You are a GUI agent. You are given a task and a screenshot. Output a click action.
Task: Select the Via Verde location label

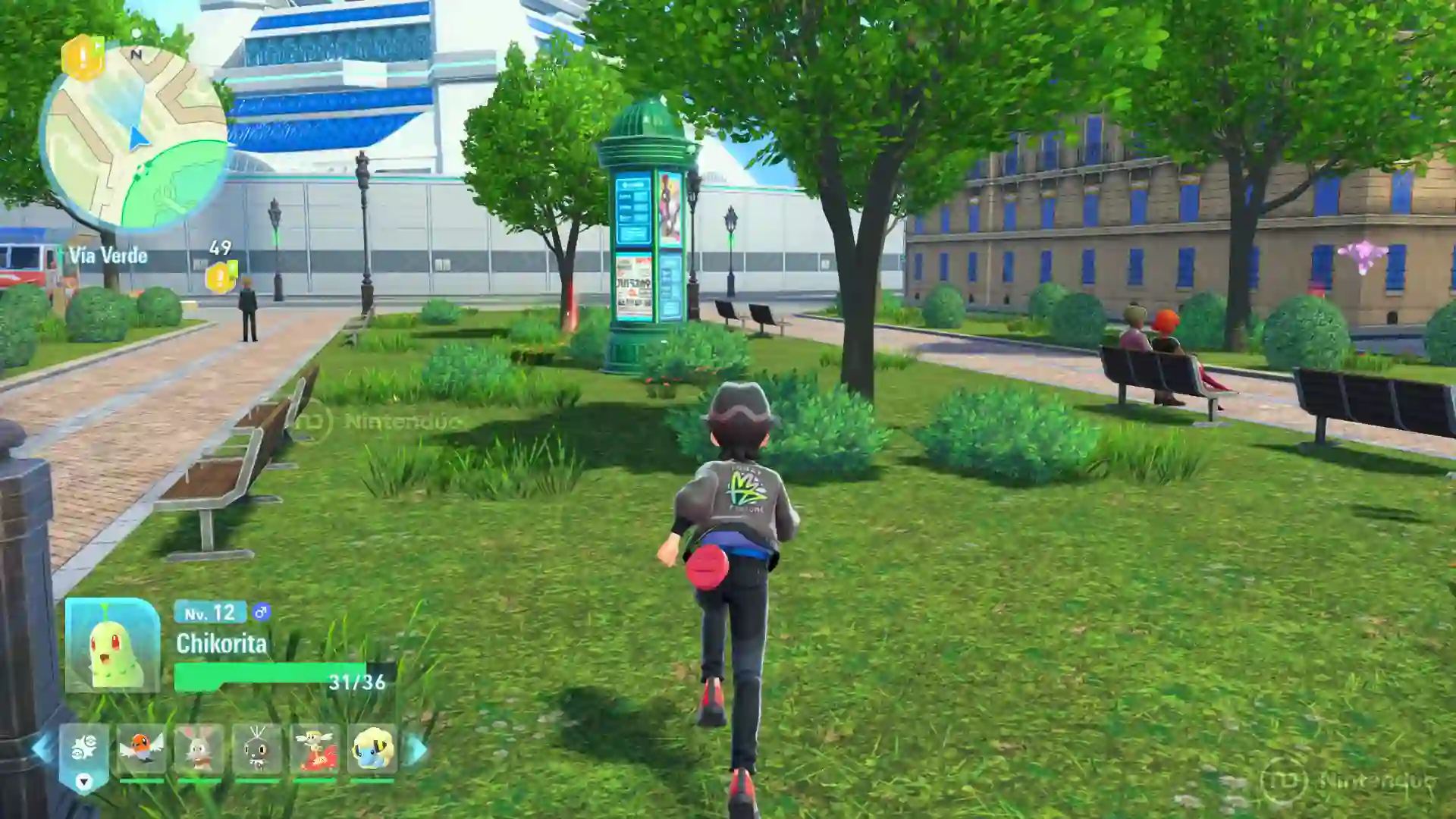(x=107, y=256)
